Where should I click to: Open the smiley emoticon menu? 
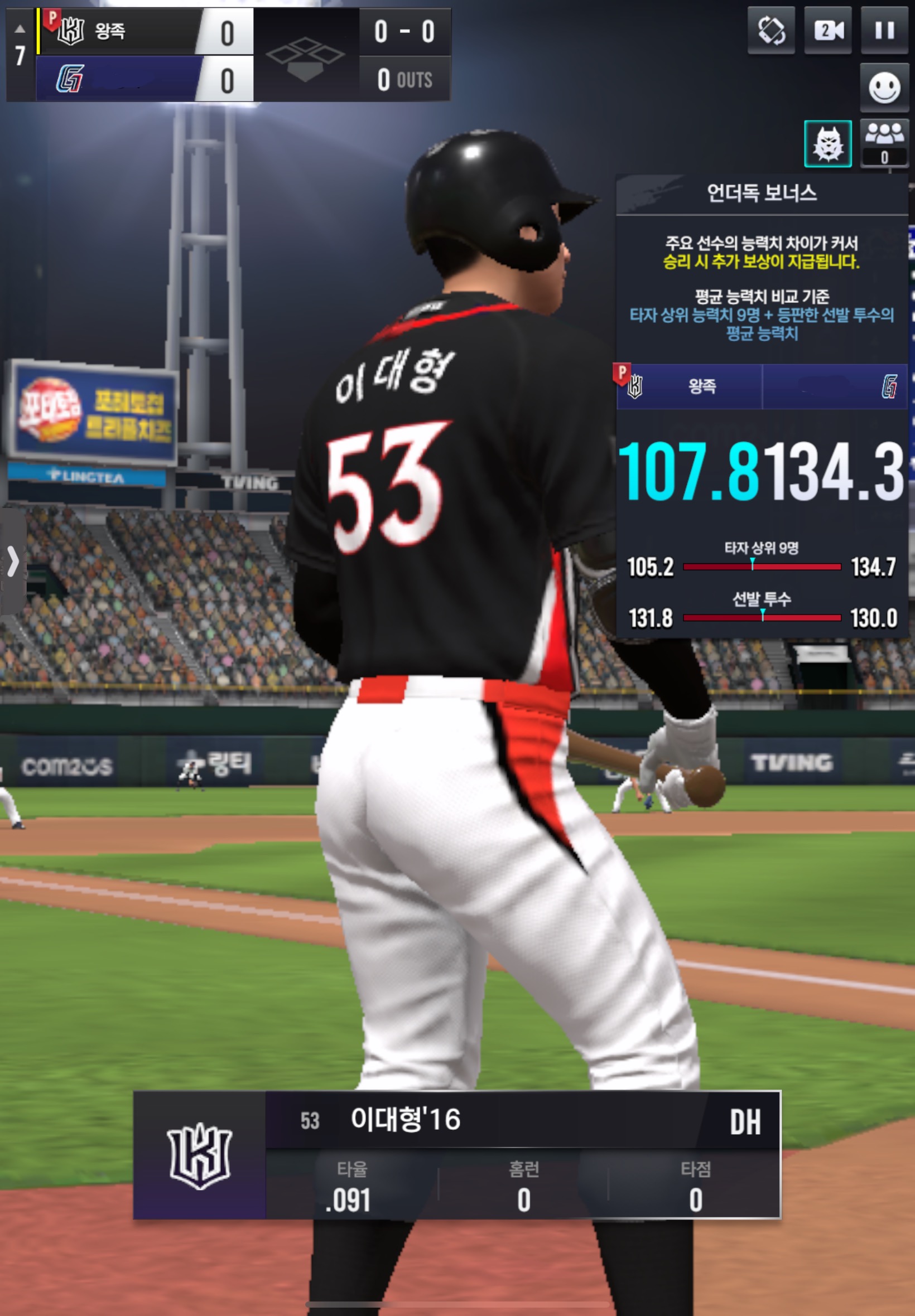pyautogui.click(x=884, y=88)
